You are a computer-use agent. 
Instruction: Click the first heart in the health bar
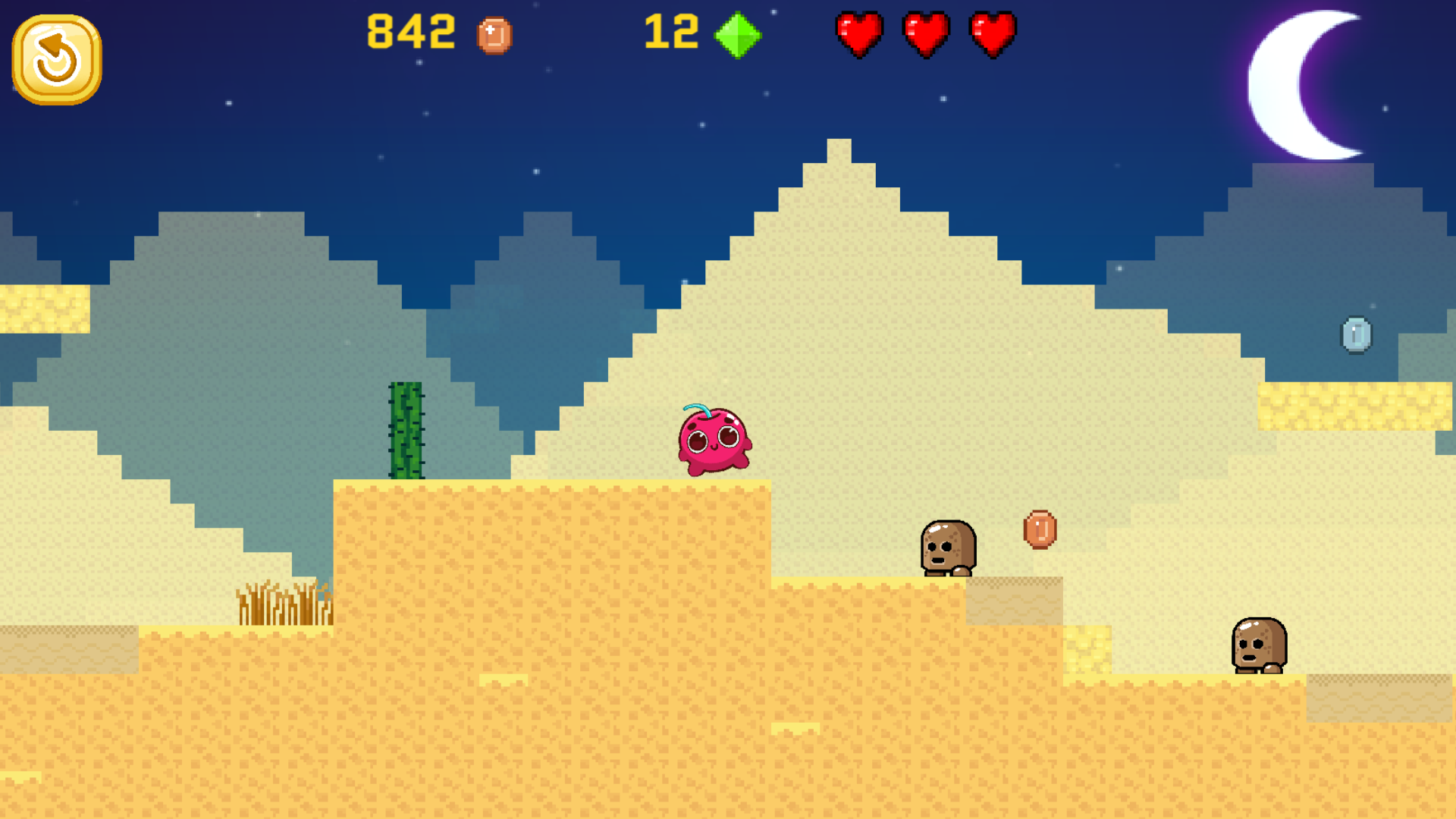858,34
